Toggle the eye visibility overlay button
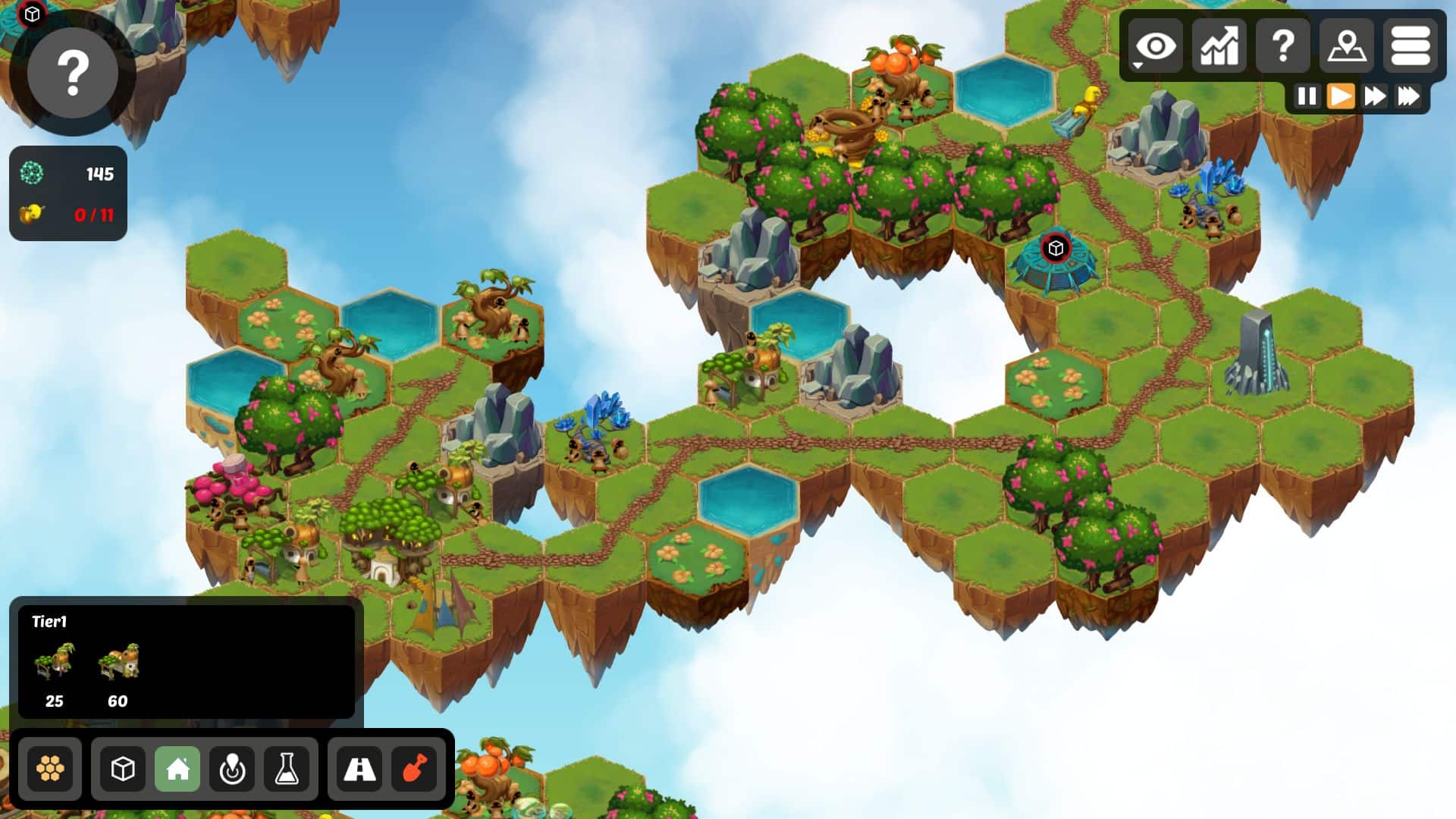The width and height of the screenshot is (1456, 819). tap(1155, 47)
